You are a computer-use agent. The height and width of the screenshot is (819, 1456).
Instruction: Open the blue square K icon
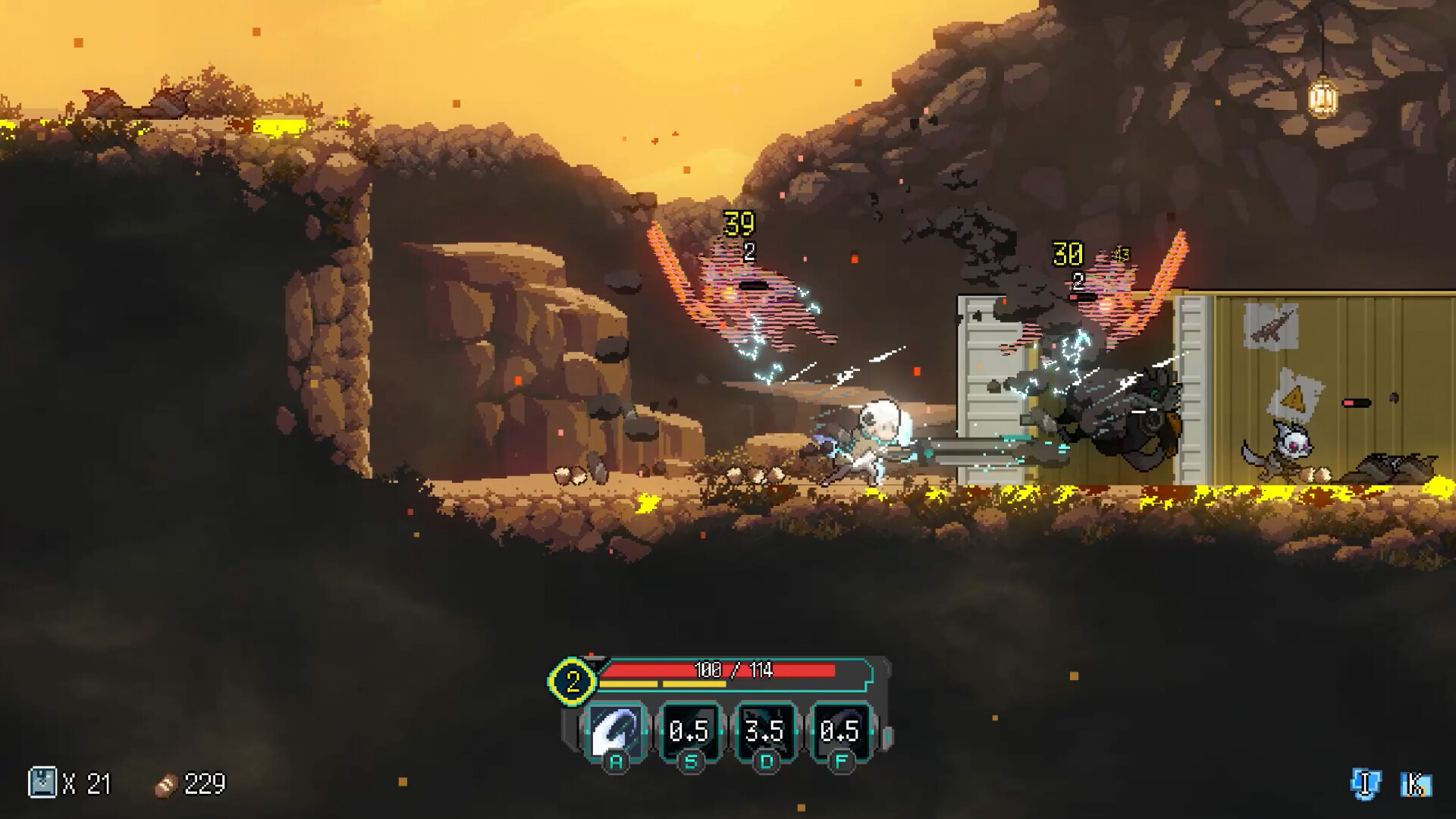(x=1415, y=784)
